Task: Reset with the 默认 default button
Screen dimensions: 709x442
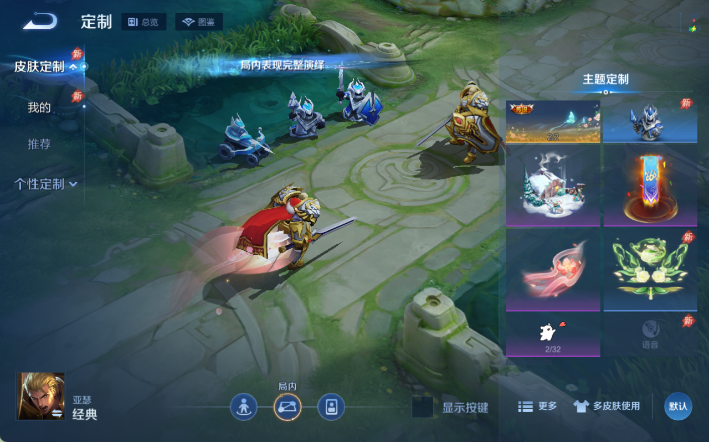Action: [678, 406]
